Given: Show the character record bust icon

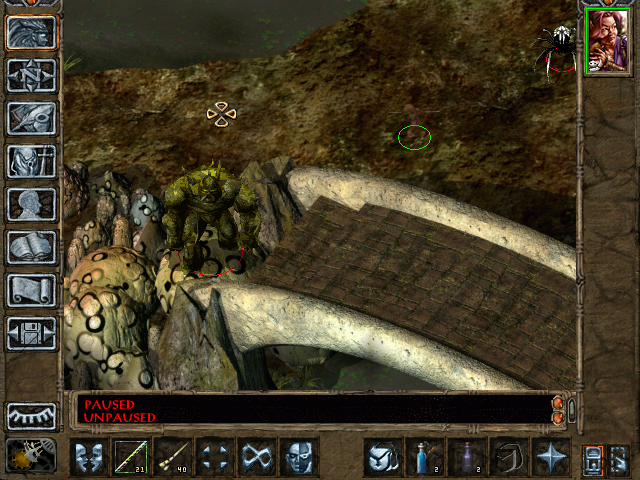Looking at the screenshot, I should [31, 204].
